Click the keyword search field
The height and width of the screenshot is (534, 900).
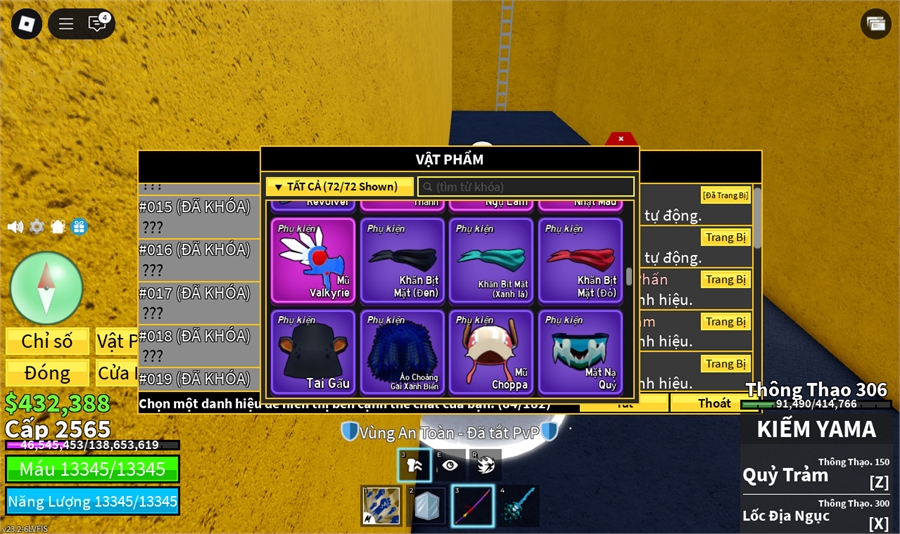pyautogui.click(x=526, y=187)
